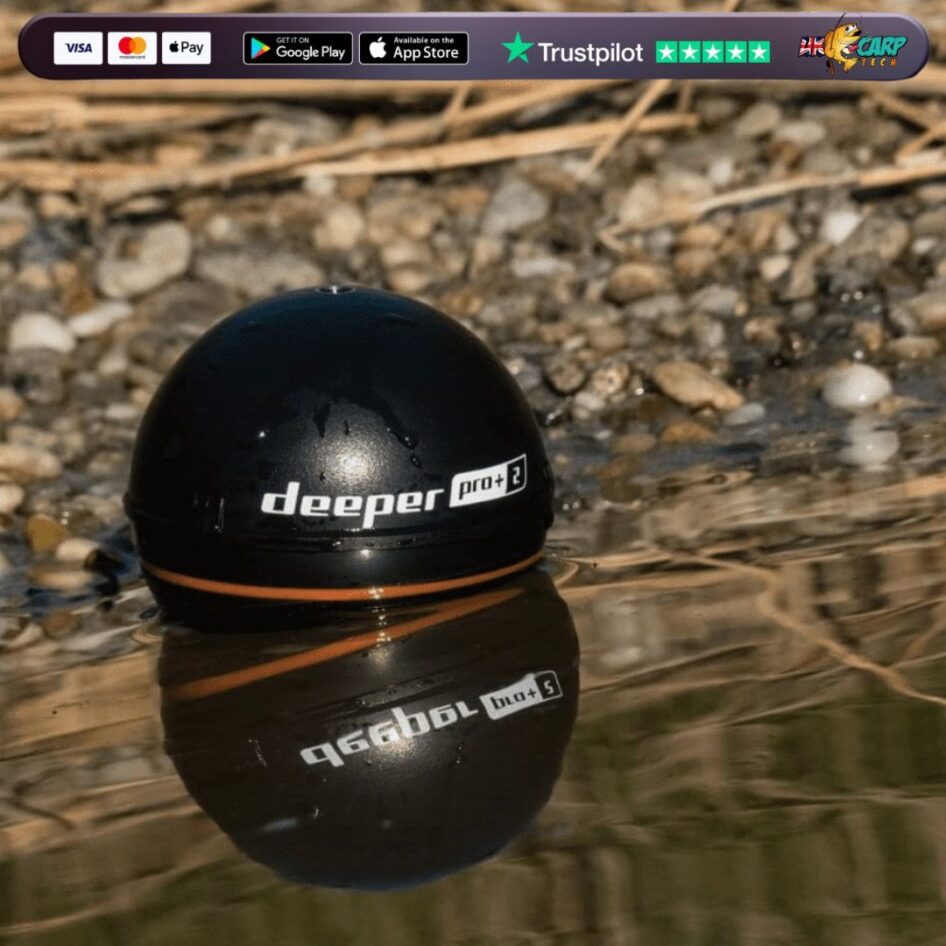Click the App Store download badge

(x=413, y=48)
